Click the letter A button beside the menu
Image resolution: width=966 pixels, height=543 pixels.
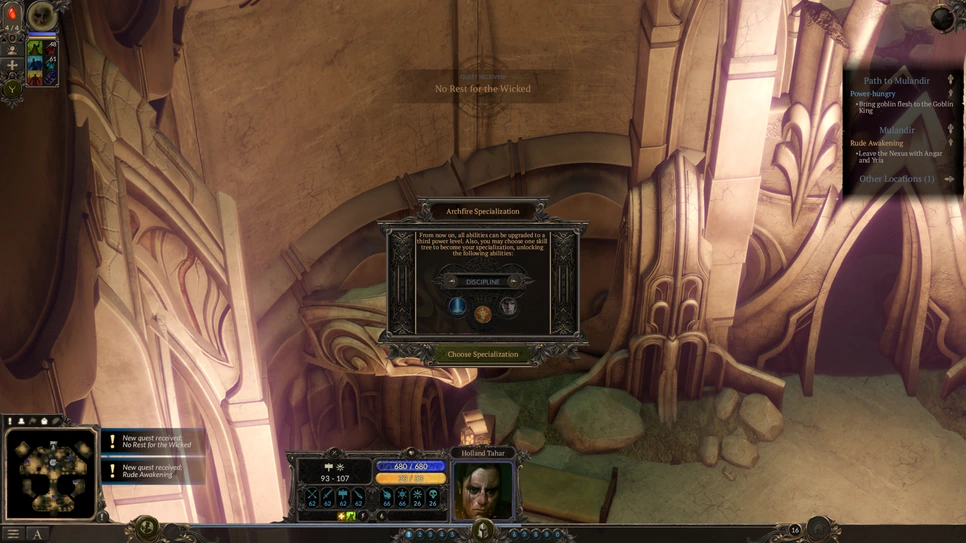38,534
